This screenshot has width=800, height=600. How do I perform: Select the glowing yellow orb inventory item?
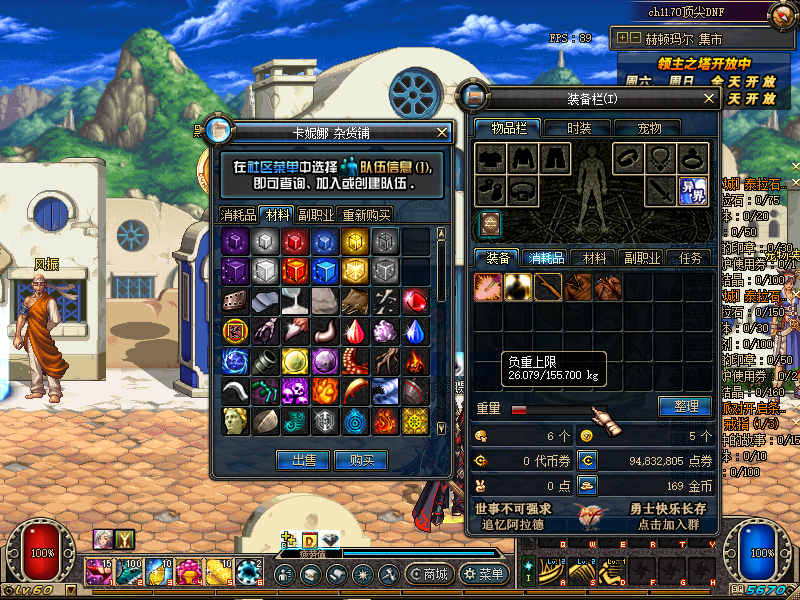(518, 287)
